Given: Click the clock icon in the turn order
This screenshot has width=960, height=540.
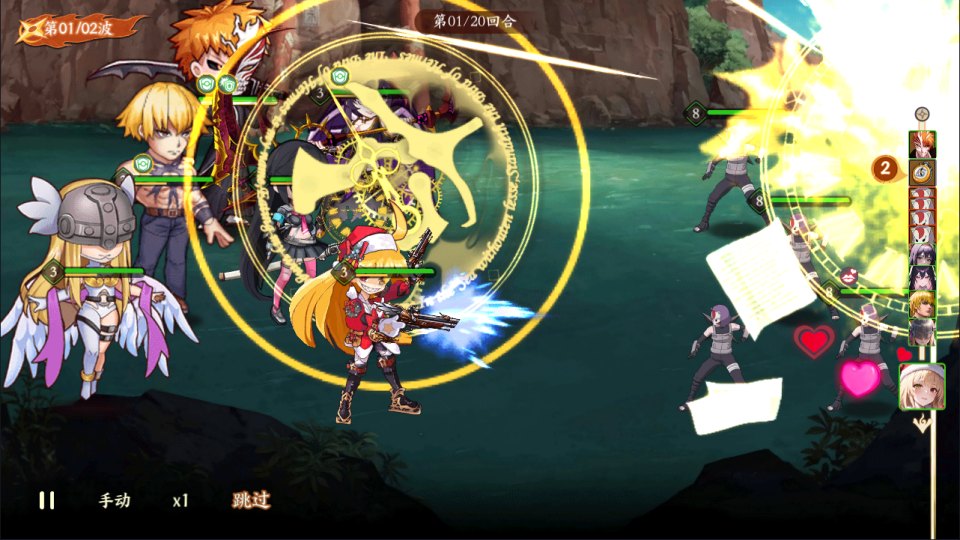Looking at the screenshot, I should (x=922, y=171).
